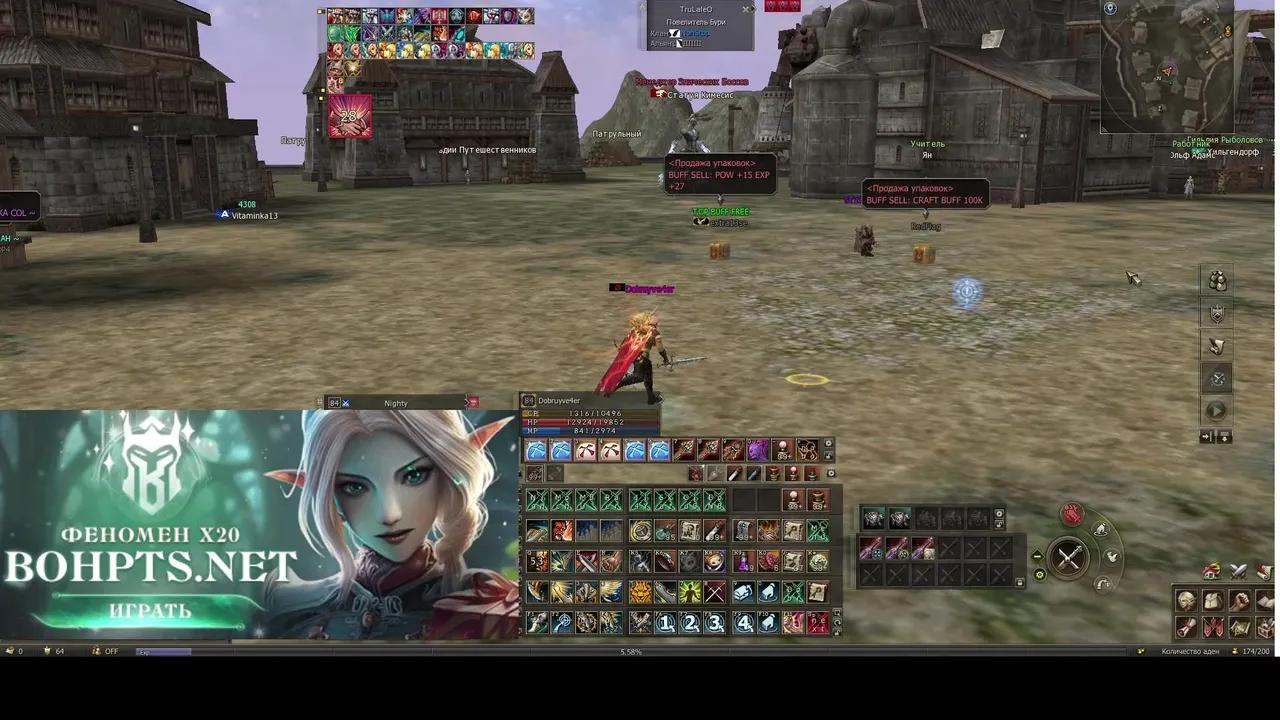Toggle the OFF exp display switch
Viewport: 1280px width, 720px height.
pyautogui.click(x=110, y=651)
